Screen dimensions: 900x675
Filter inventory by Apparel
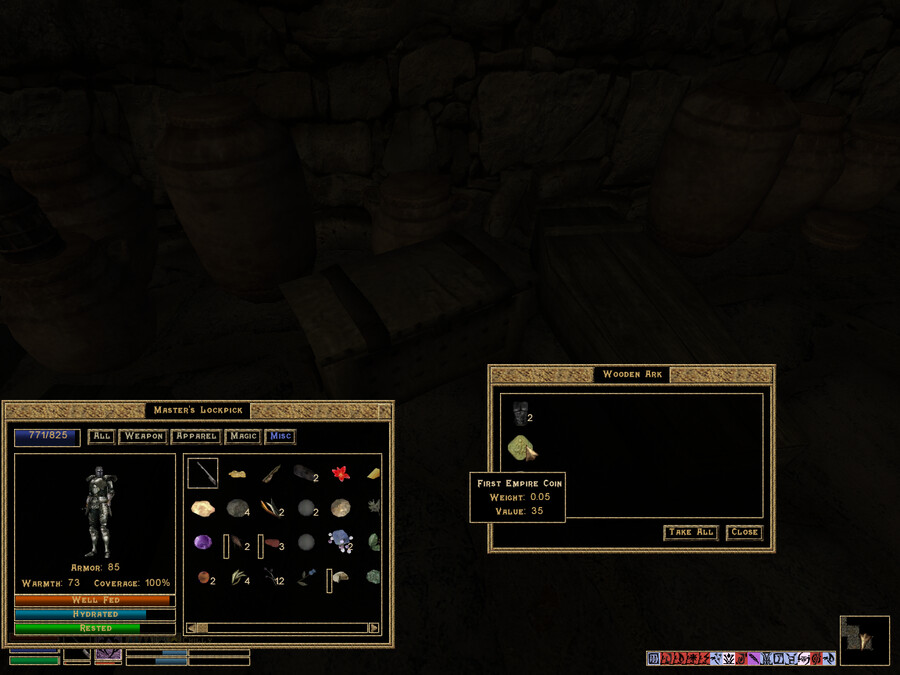(x=196, y=436)
